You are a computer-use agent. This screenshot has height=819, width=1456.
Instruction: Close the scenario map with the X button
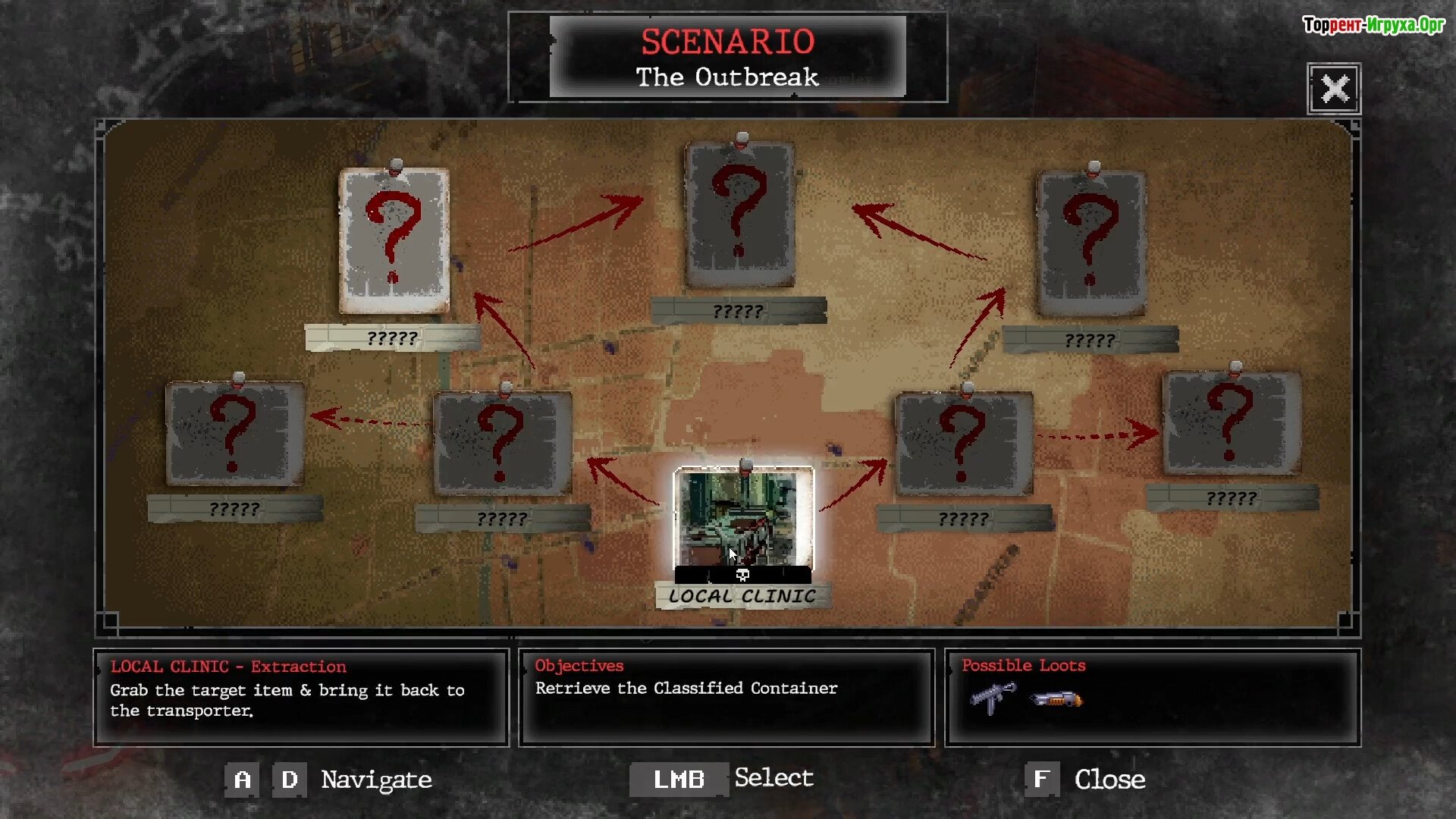(1334, 89)
